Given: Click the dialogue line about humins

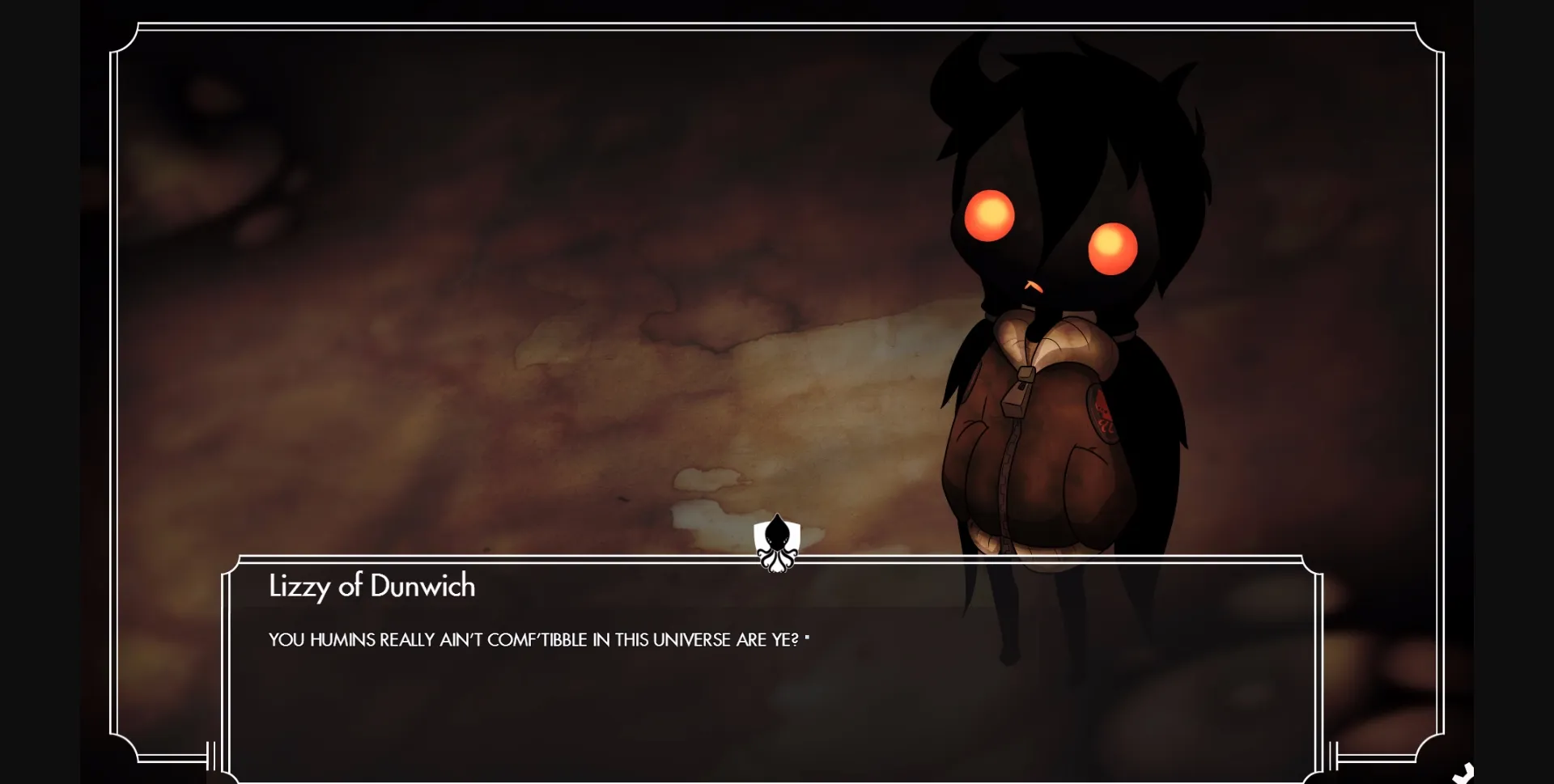Looking at the screenshot, I should (x=534, y=638).
